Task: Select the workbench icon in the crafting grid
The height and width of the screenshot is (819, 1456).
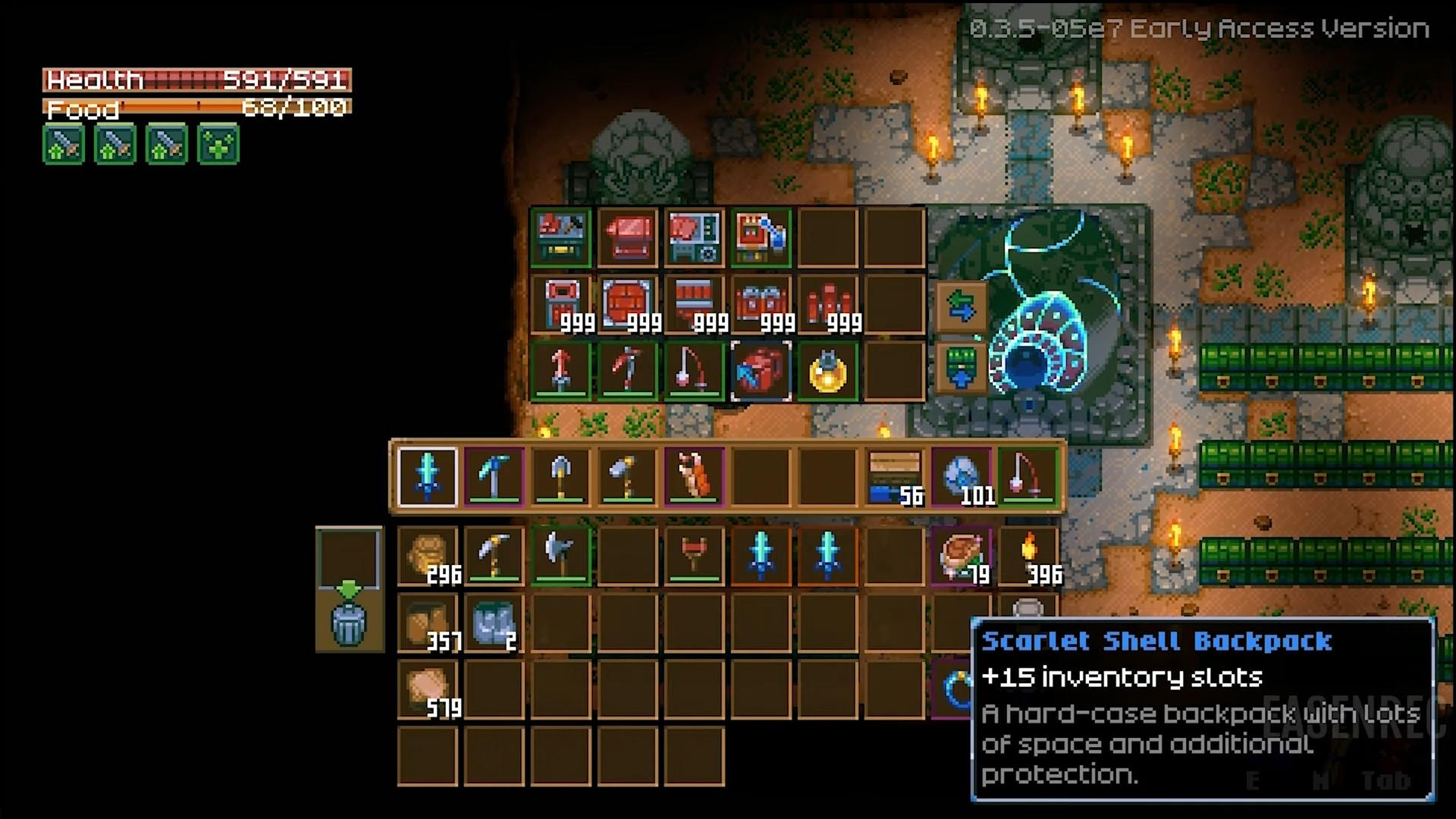Action: point(560,239)
